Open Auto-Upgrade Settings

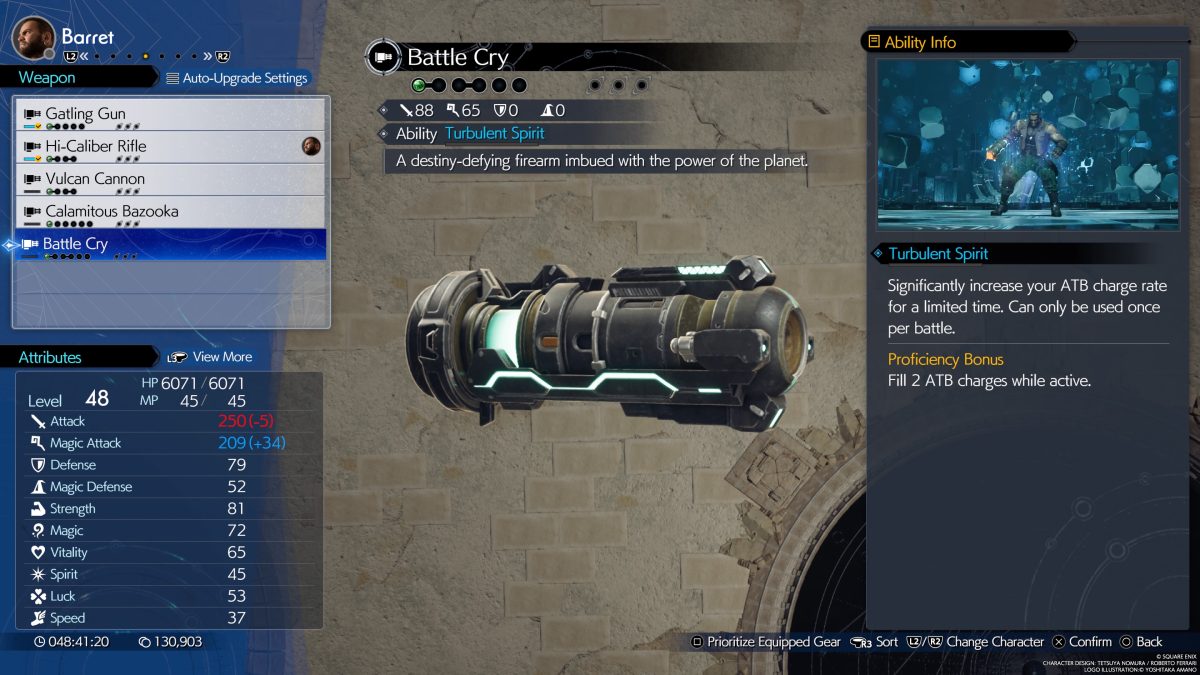click(236, 78)
